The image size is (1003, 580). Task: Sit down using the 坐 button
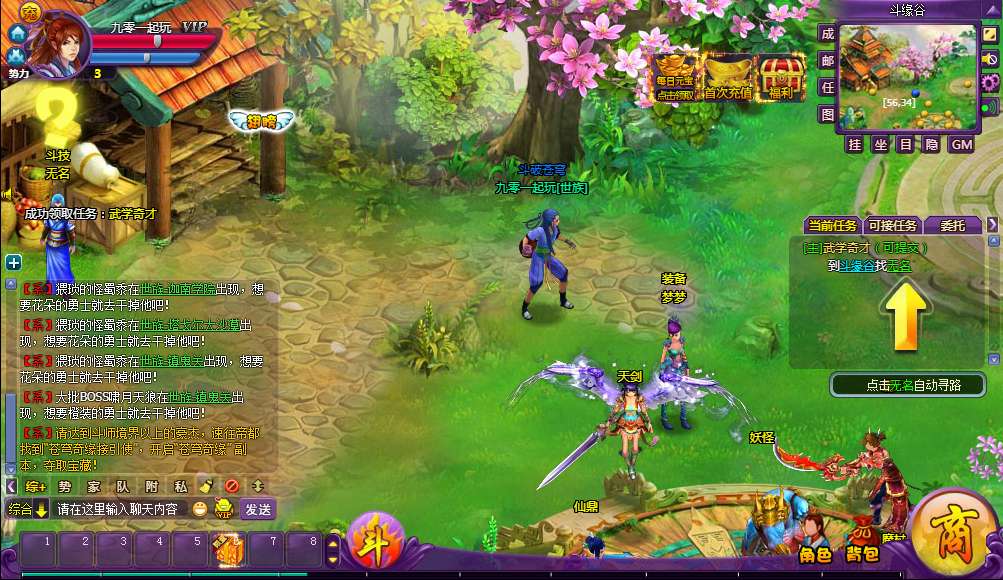(880, 145)
